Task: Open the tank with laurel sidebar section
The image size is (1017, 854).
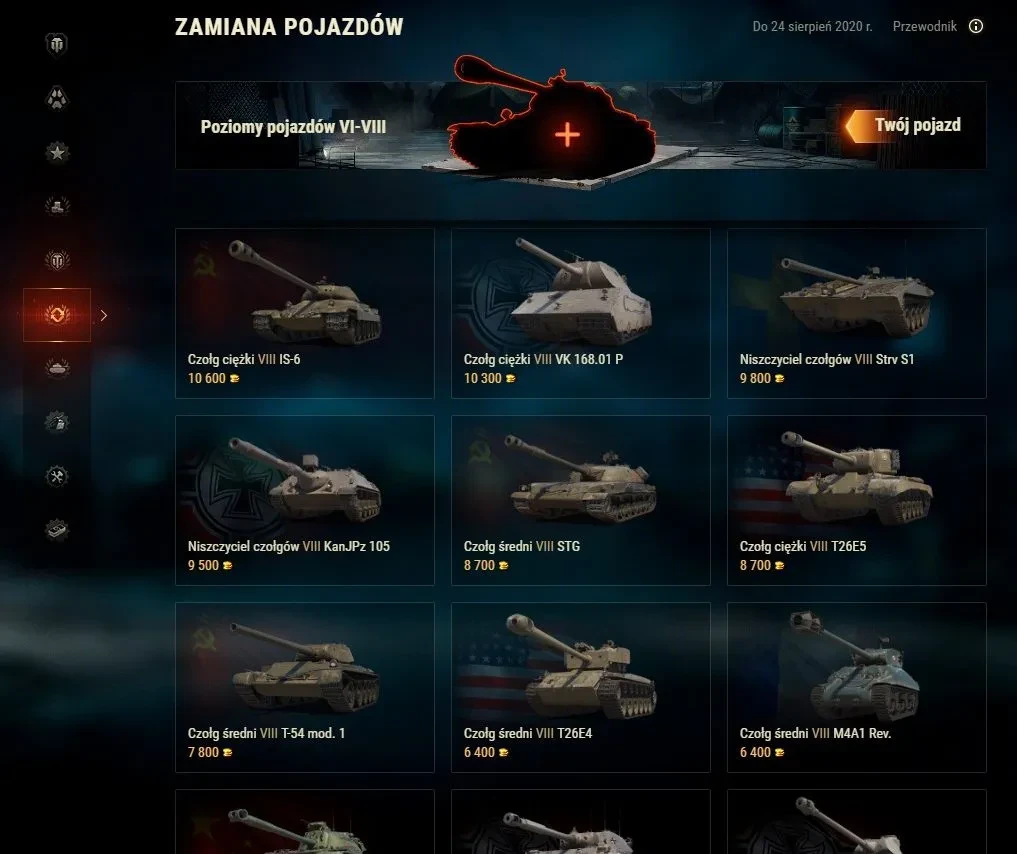Action: (57, 368)
